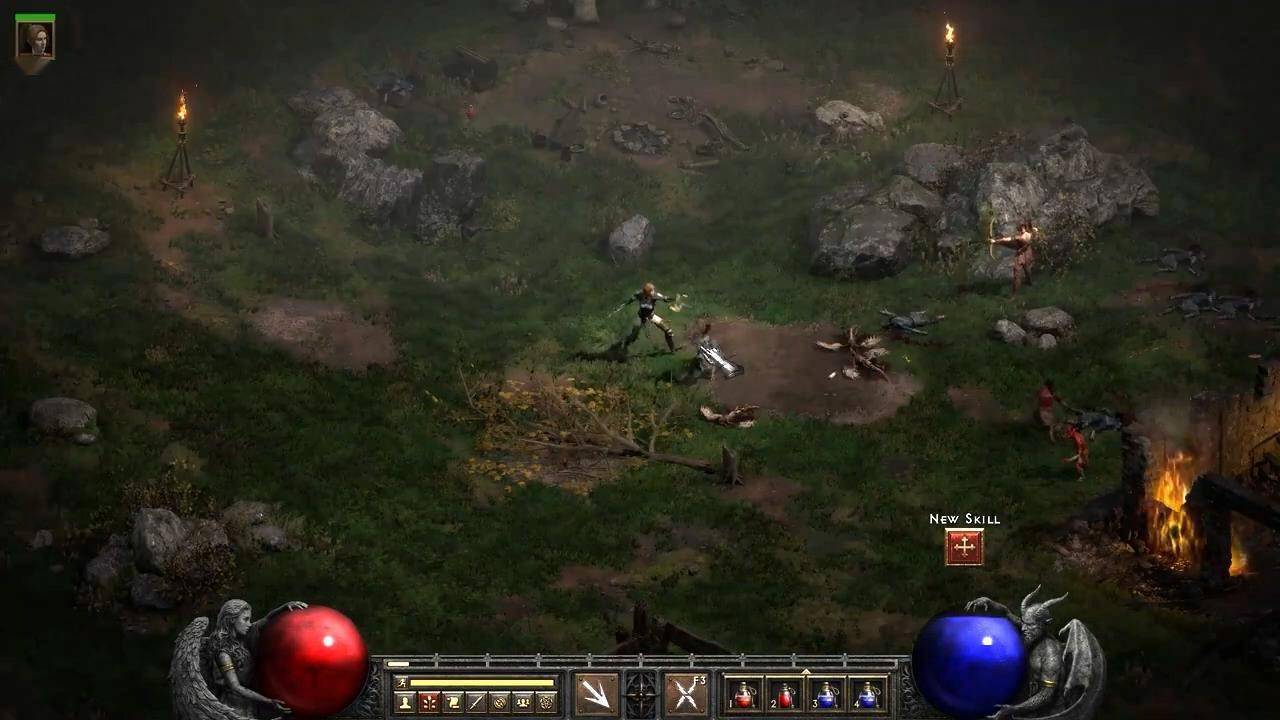This screenshot has width=1280, height=720.
Task: Click the New Skill text label
Action: tap(964, 519)
